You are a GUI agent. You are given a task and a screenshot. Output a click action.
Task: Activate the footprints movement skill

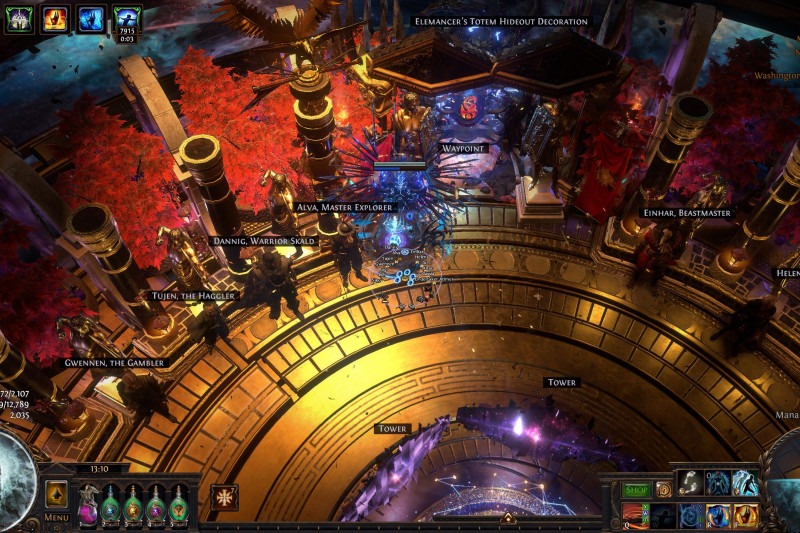(689, 484)
